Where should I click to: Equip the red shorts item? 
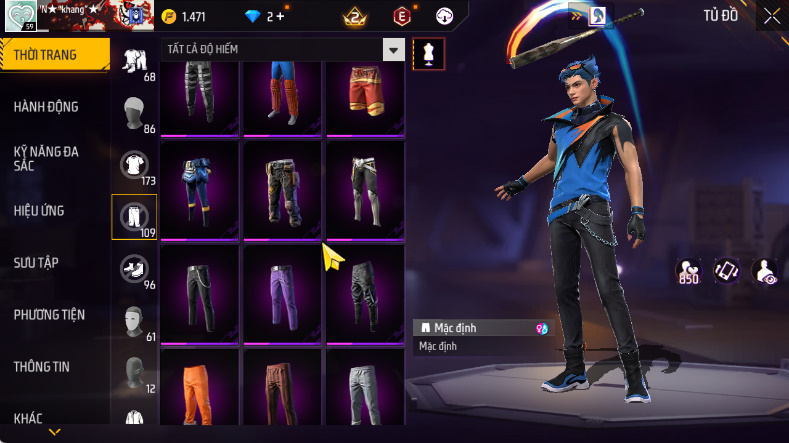click(x=365, y=95)
